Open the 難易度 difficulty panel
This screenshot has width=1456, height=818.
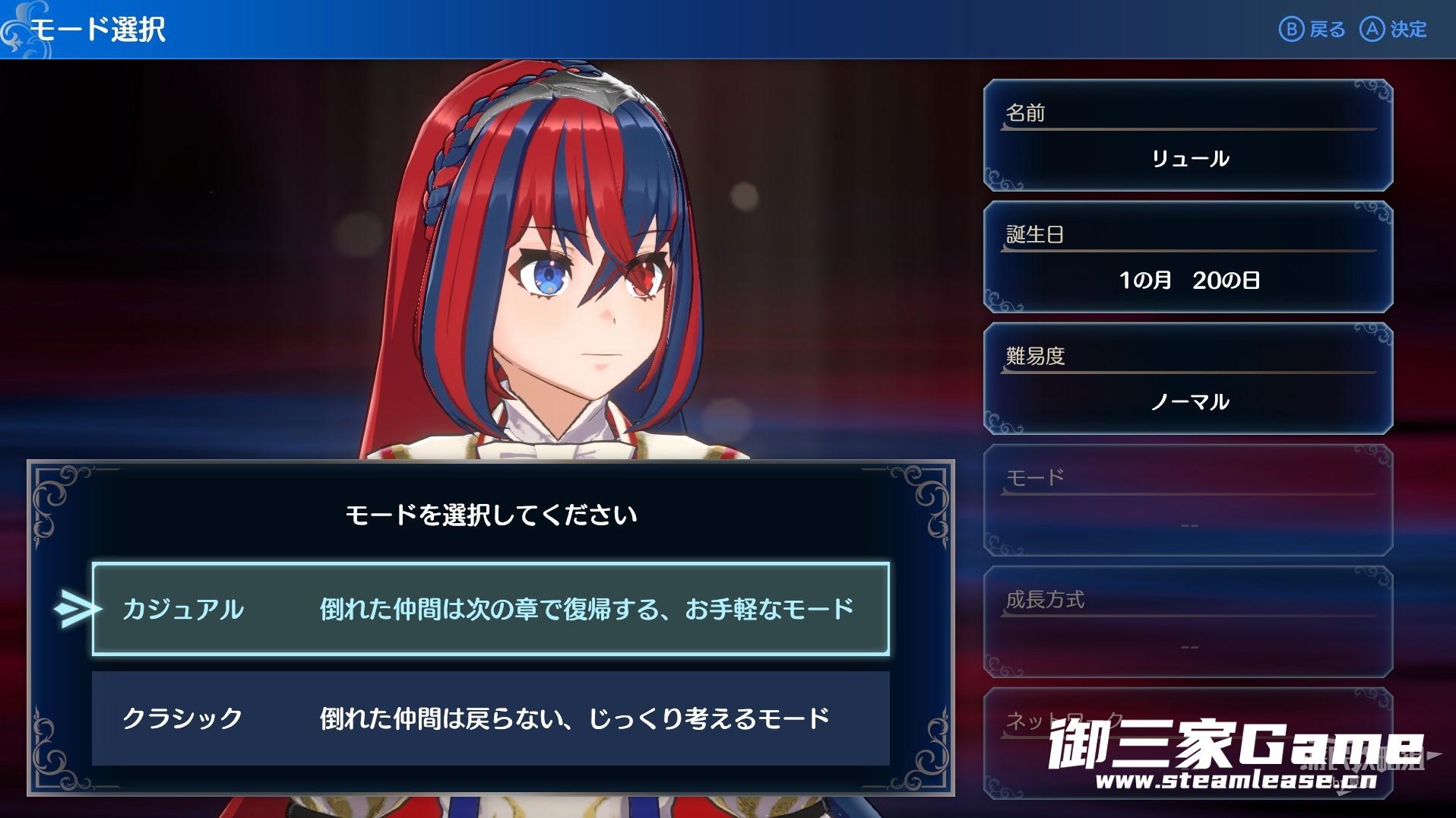[x=1188, y=379]
